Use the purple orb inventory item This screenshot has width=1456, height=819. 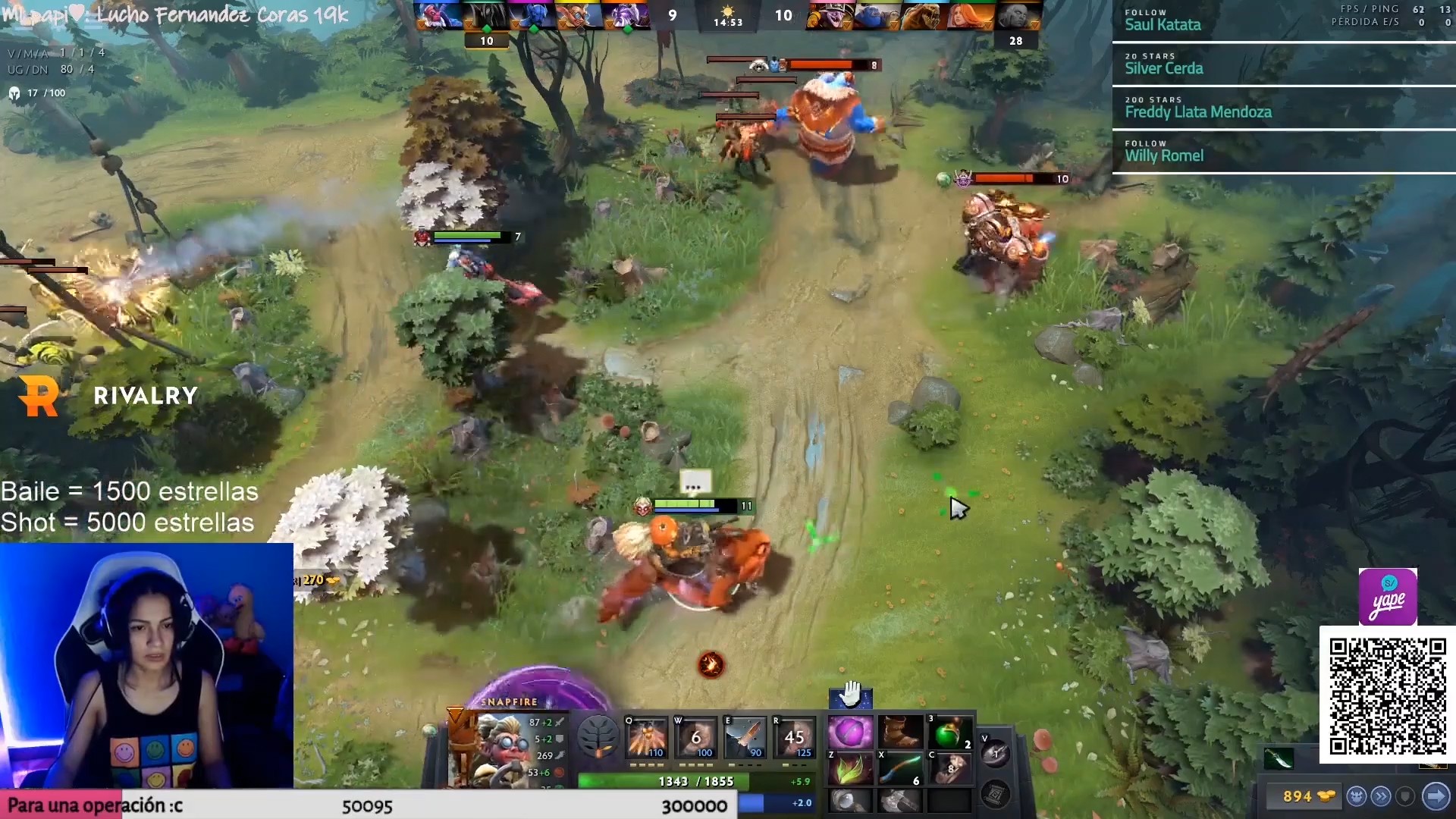pos(850,733)
